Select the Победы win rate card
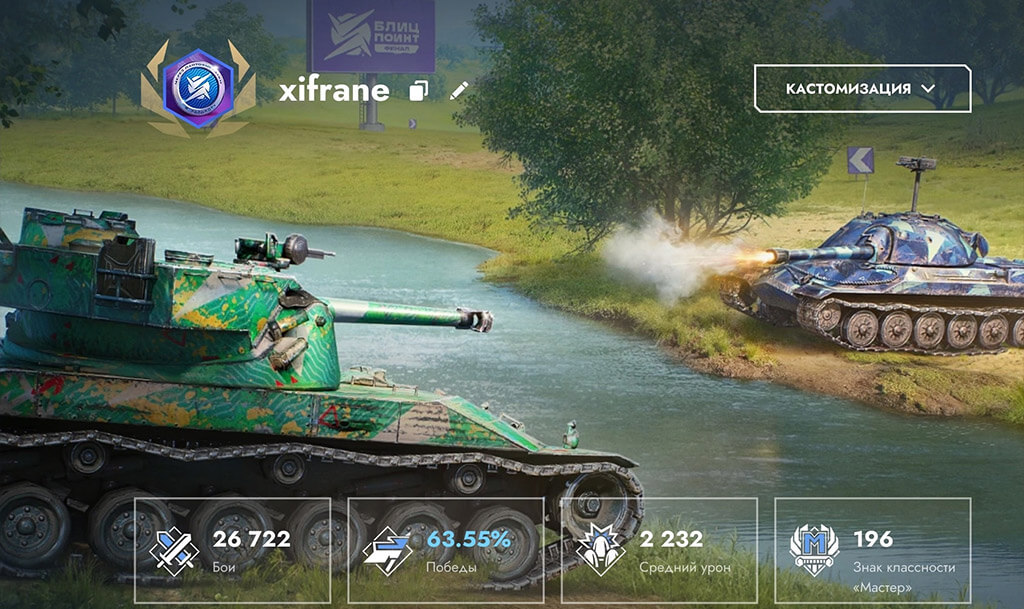Viewport: 1024px width, 609px height. [445, 550]
